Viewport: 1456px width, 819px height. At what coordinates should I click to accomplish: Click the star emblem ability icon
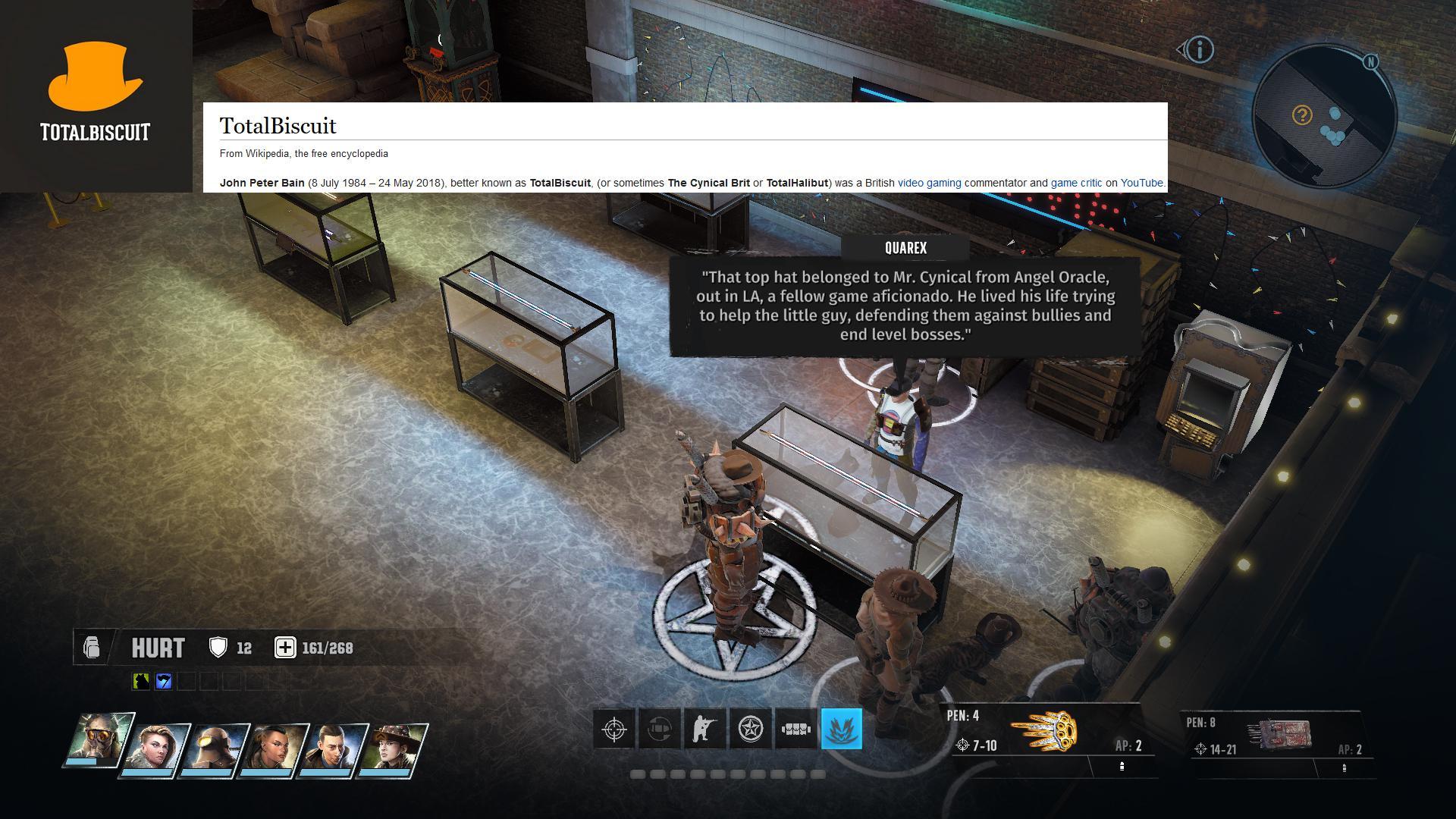[749, 728]
